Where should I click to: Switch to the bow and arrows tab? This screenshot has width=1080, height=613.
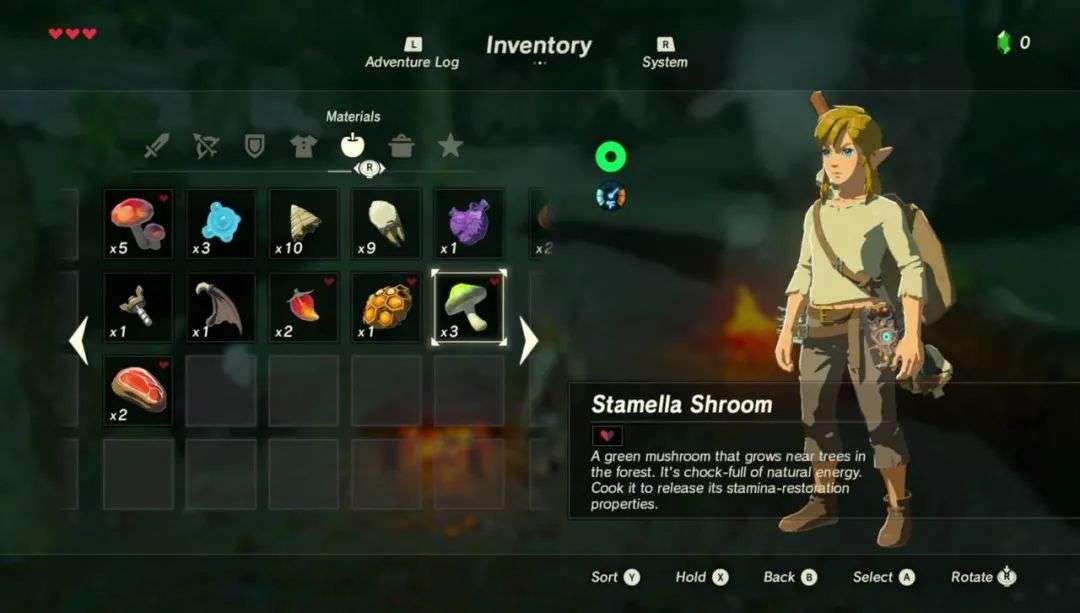pyautogui.click(x=206, y=147)
